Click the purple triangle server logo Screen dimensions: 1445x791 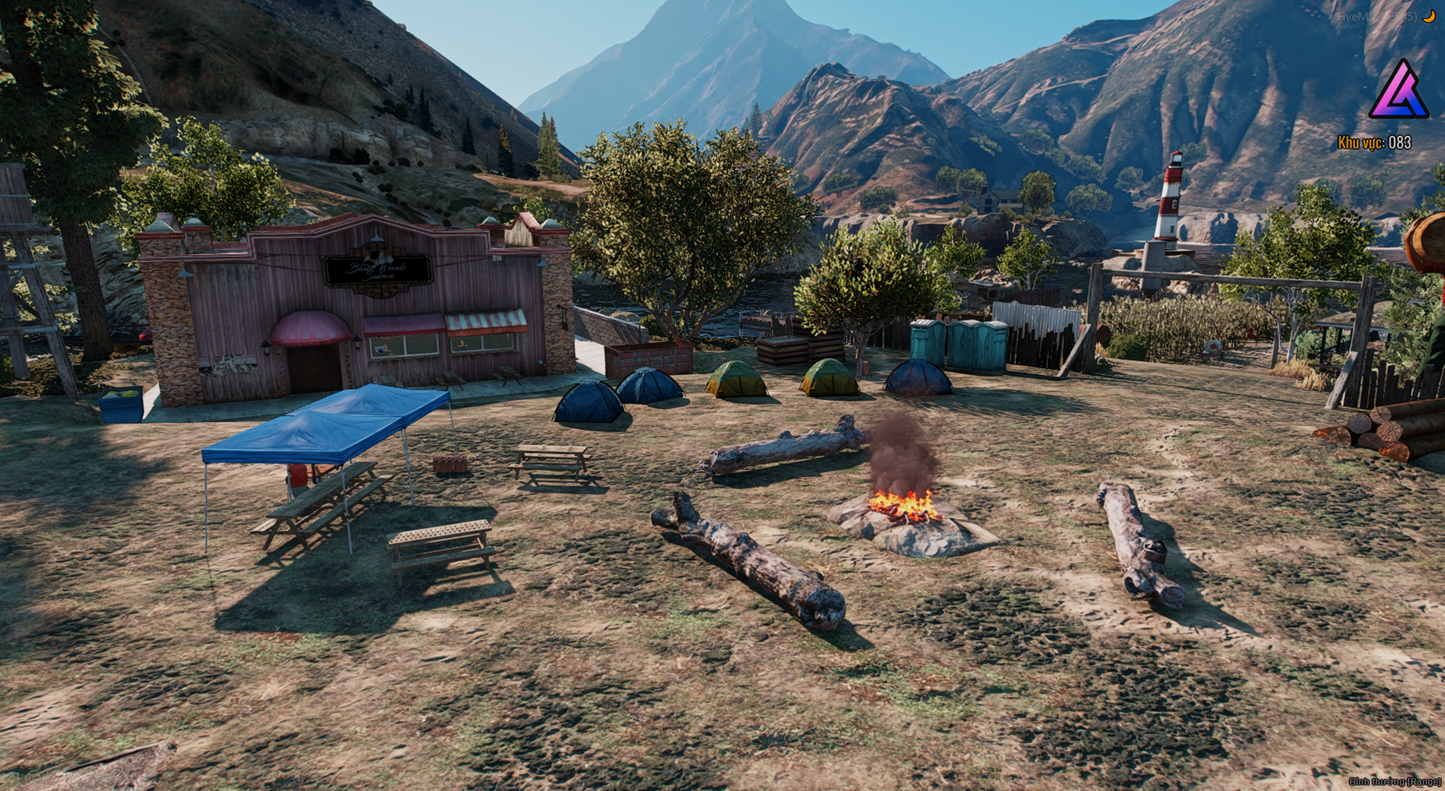click(x=1398, y=91)
